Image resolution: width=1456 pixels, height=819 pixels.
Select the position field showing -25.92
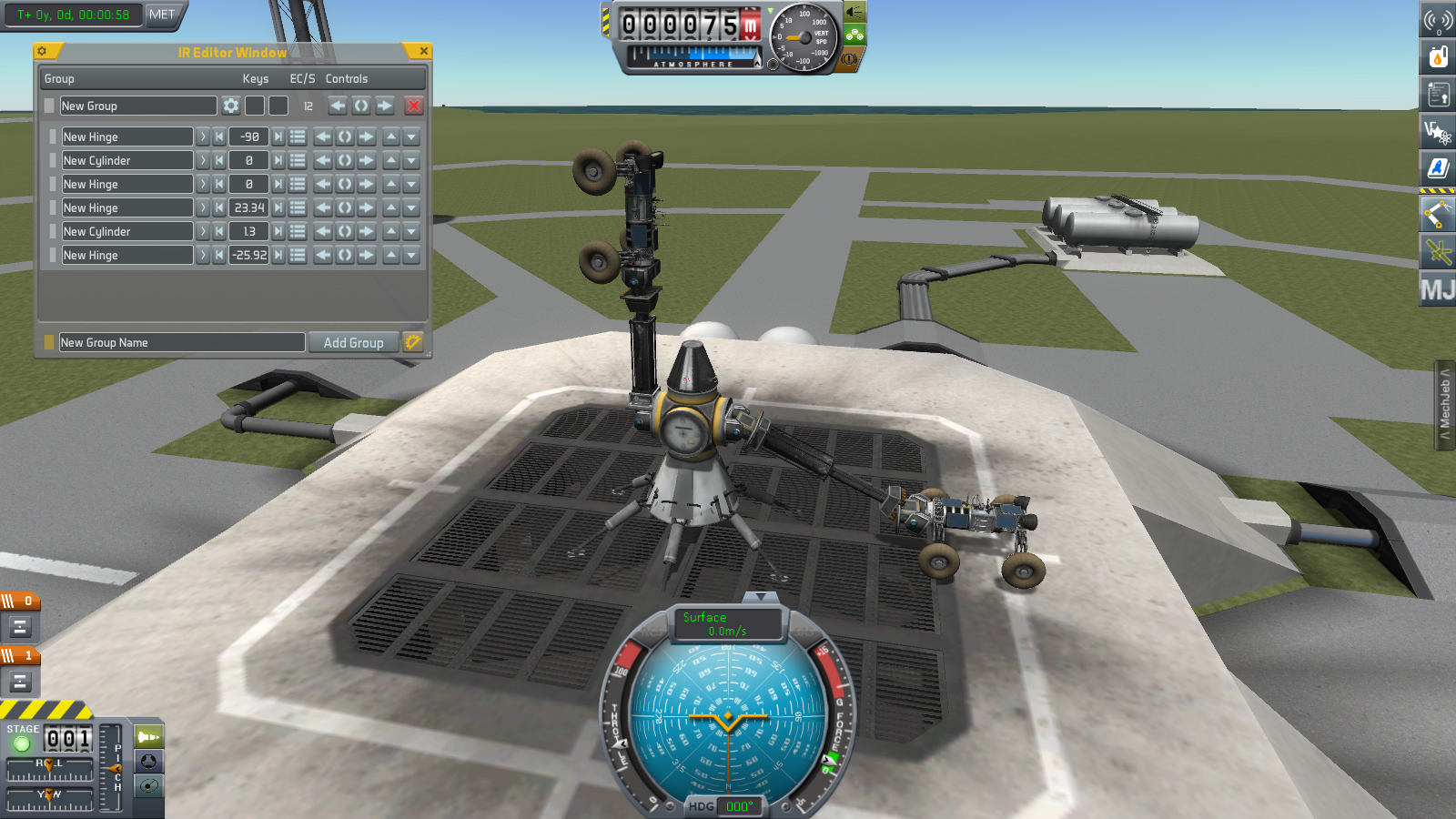coord(248,256)
